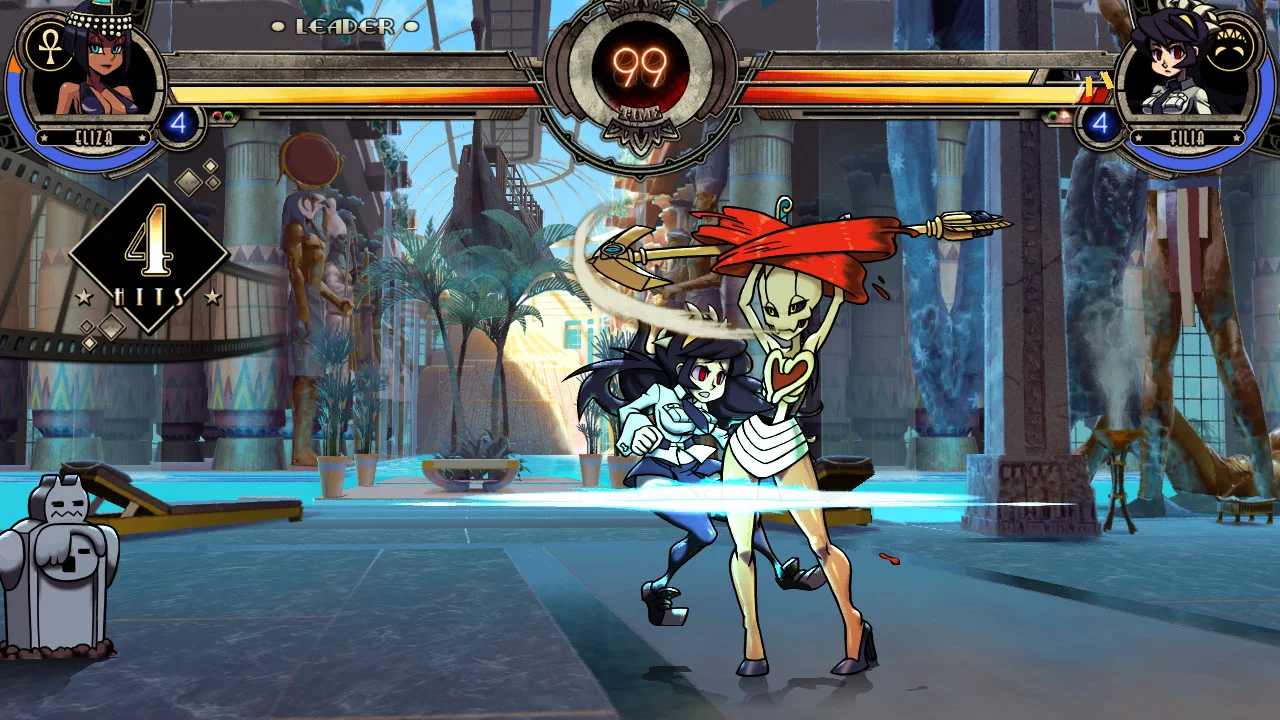Screen dimensions: 1280x720
Task: Select Filia's character portrait
Action: tap(1170, 62)
